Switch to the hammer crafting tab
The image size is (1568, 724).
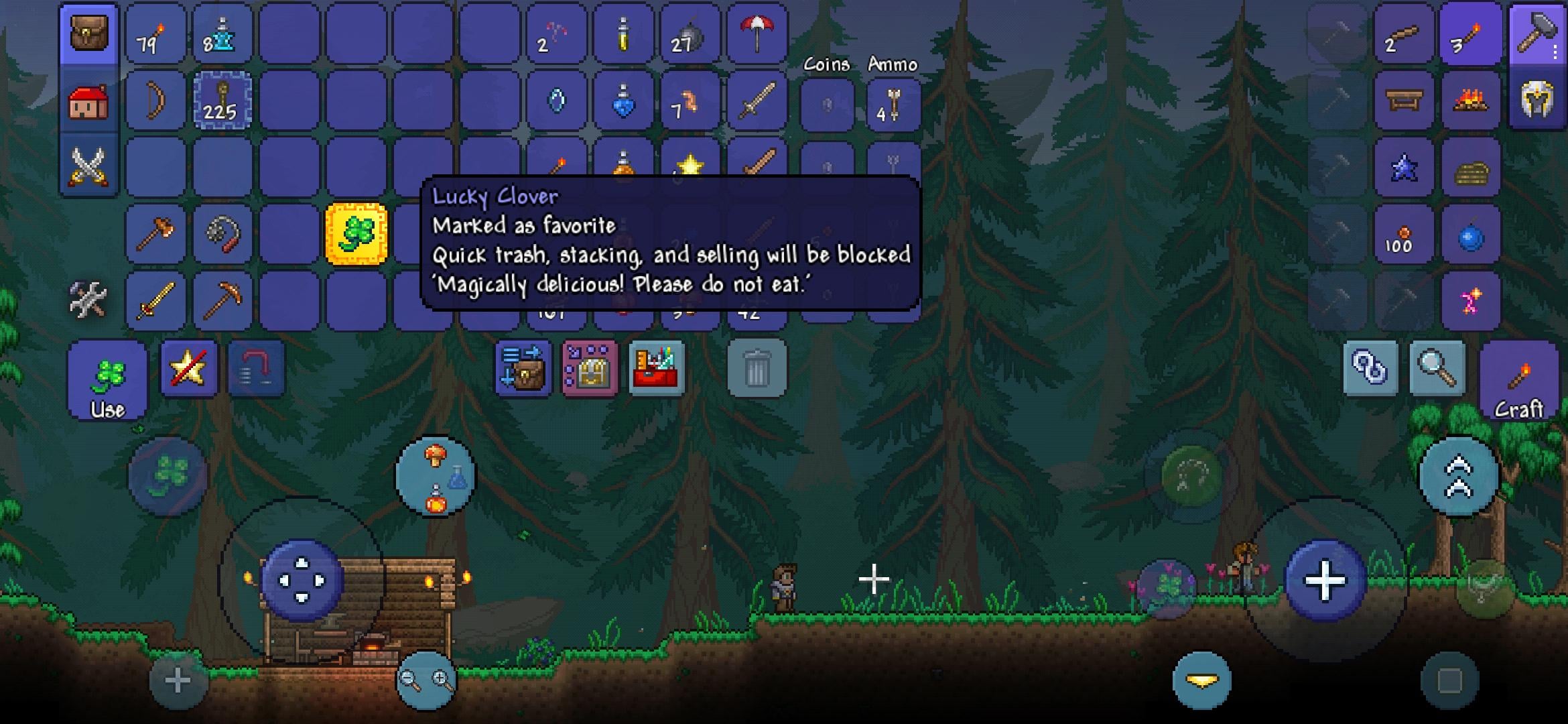coord(1537,34)
